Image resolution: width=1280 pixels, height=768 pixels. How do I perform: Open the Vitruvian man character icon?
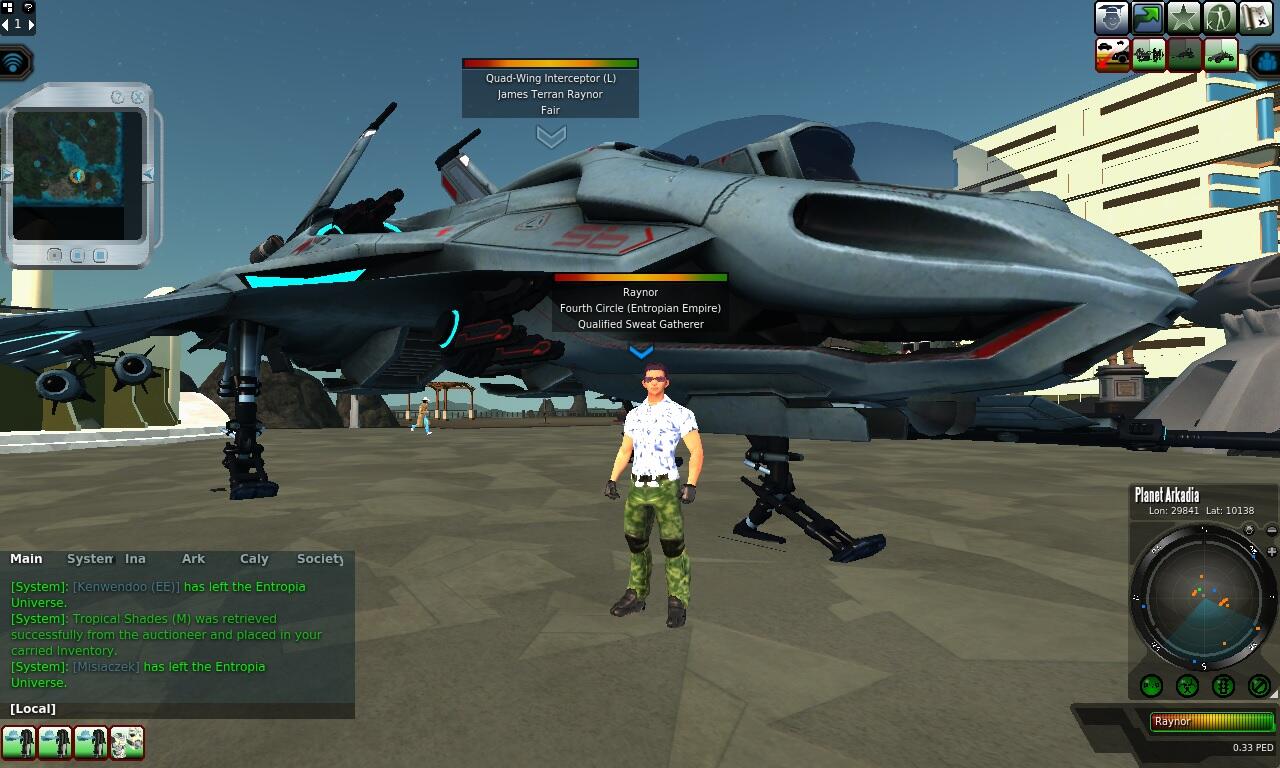[x=1220, y=18]
